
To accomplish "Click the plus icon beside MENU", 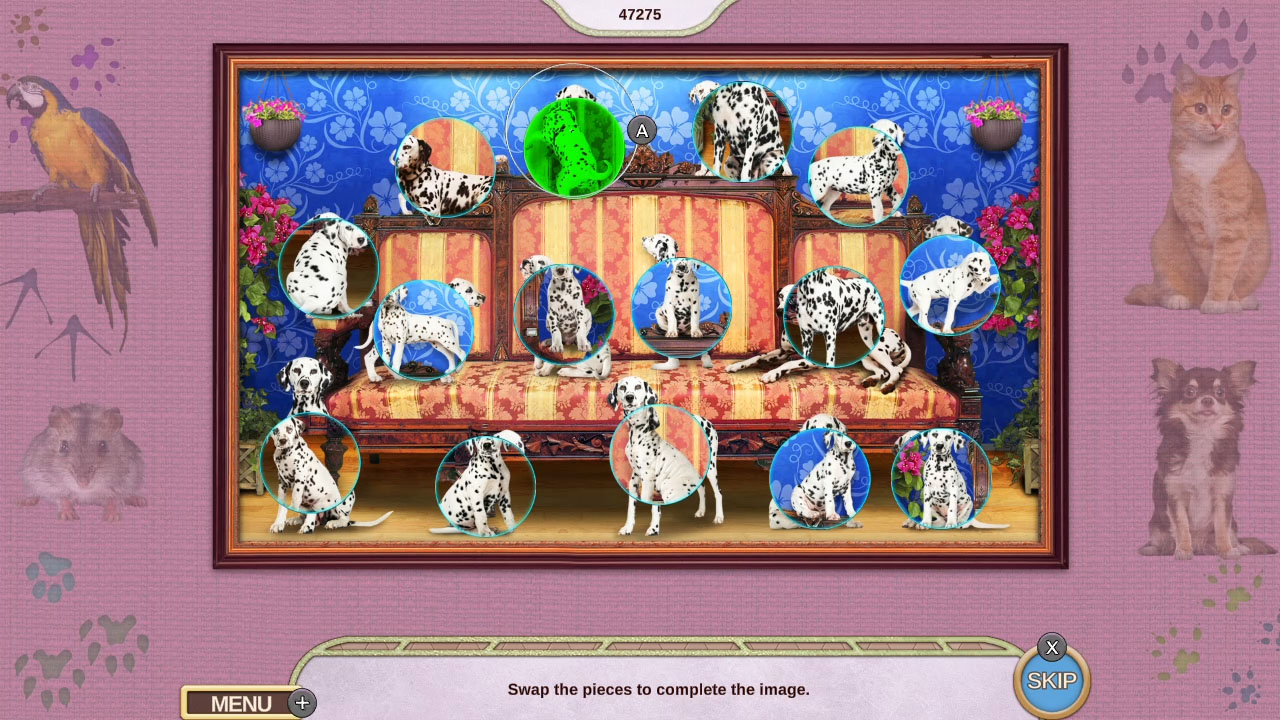I will tap(301, 703).
